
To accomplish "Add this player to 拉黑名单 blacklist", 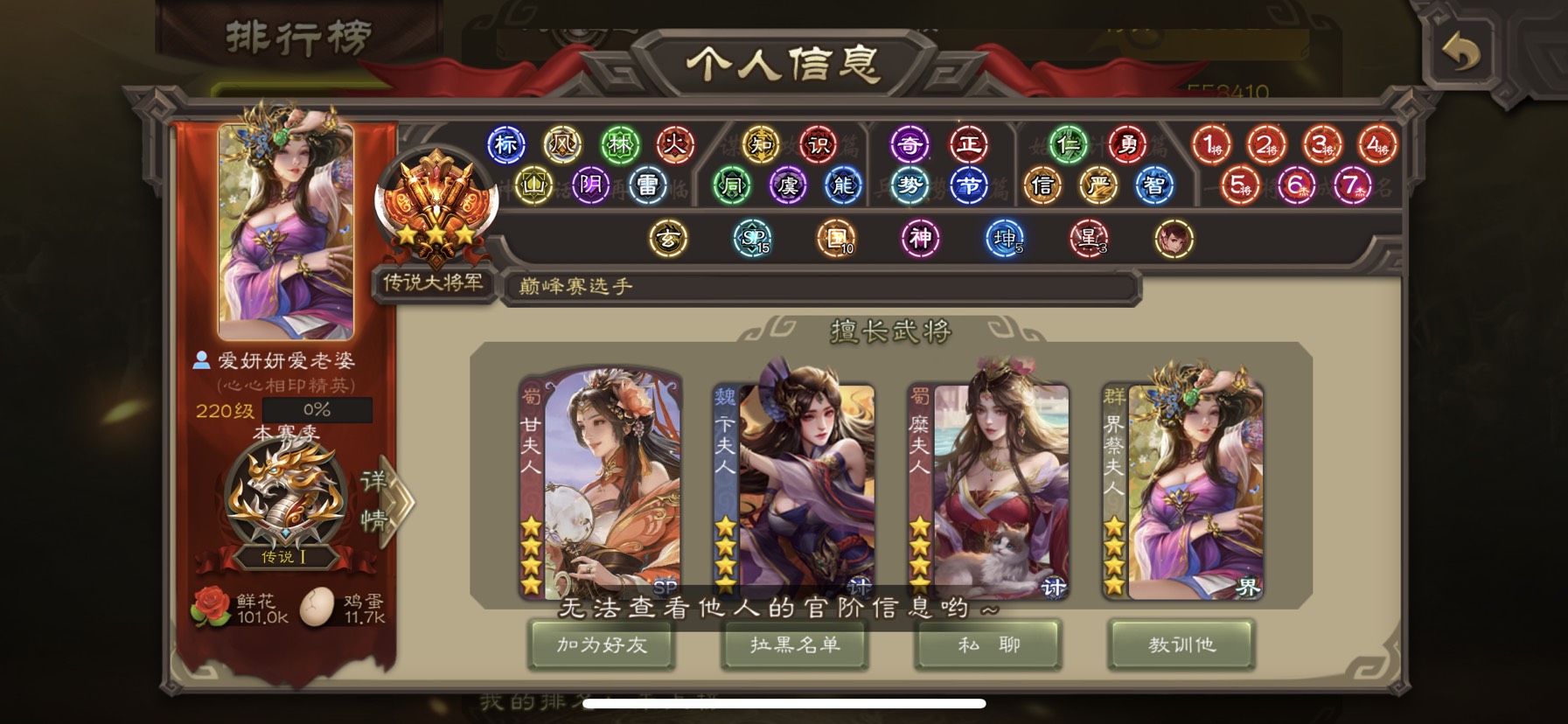I will point(795,645).
